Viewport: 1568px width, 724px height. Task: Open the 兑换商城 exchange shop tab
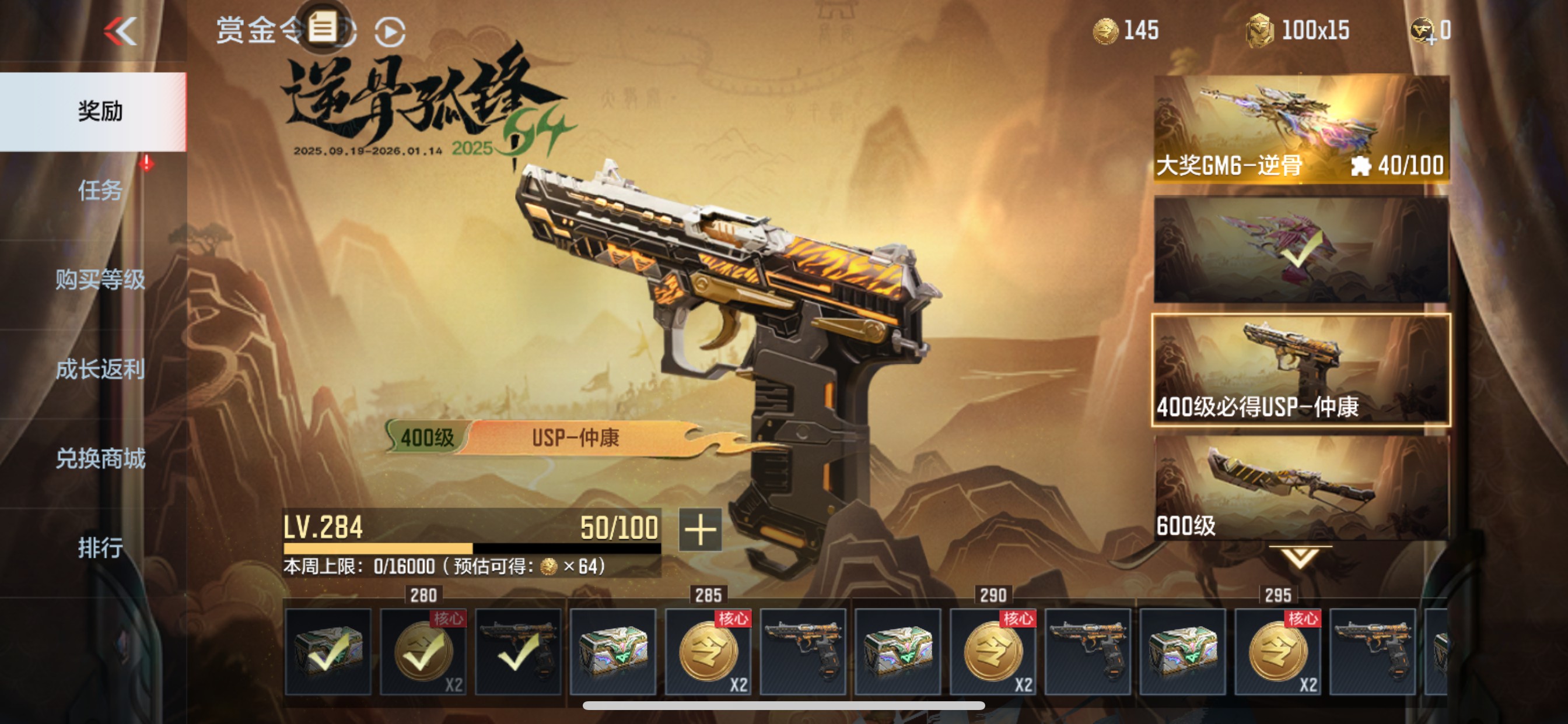[100, 459]
